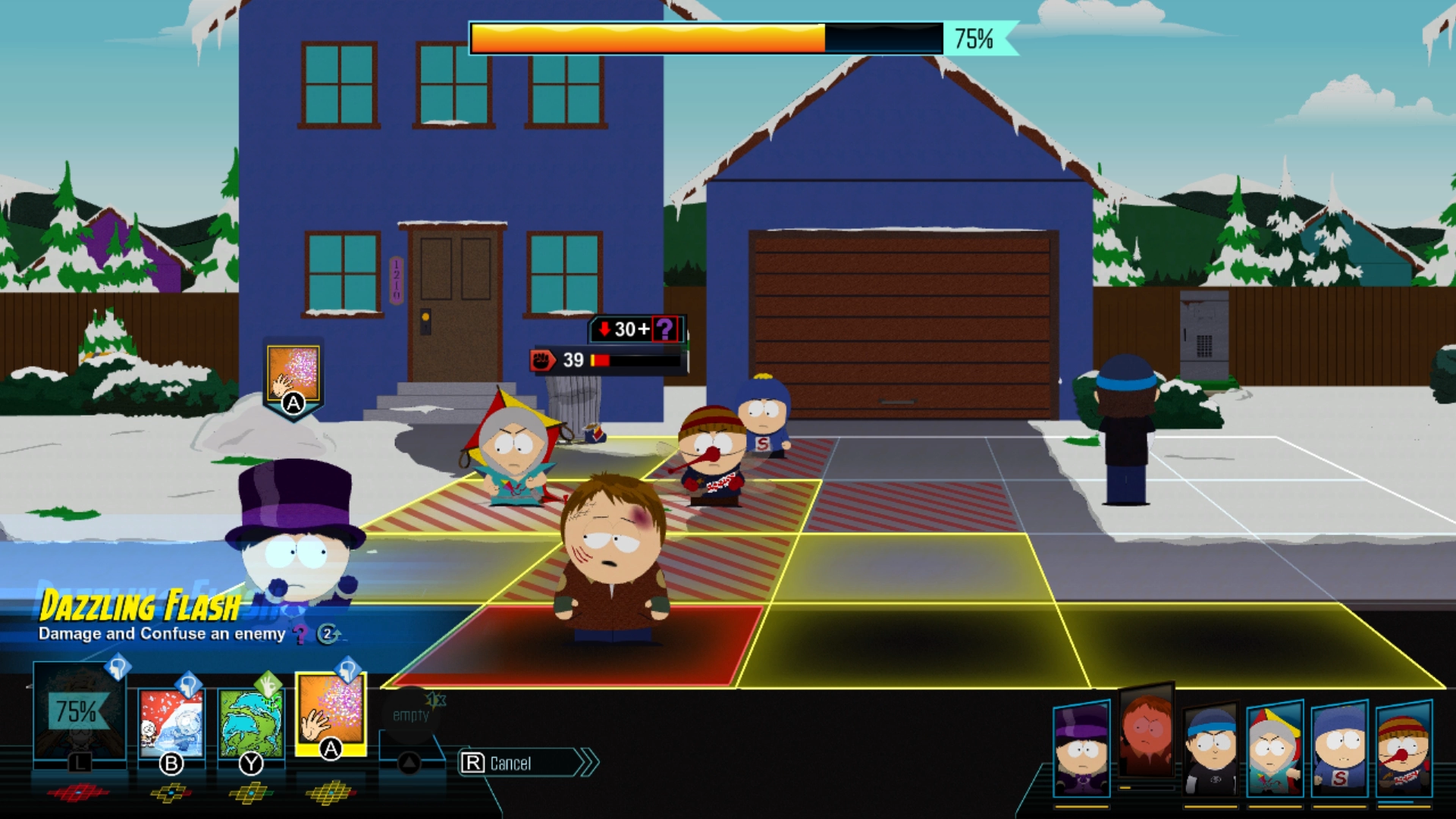
Task: Click the green status diamond above the Y ability
Action: (268, 685)
